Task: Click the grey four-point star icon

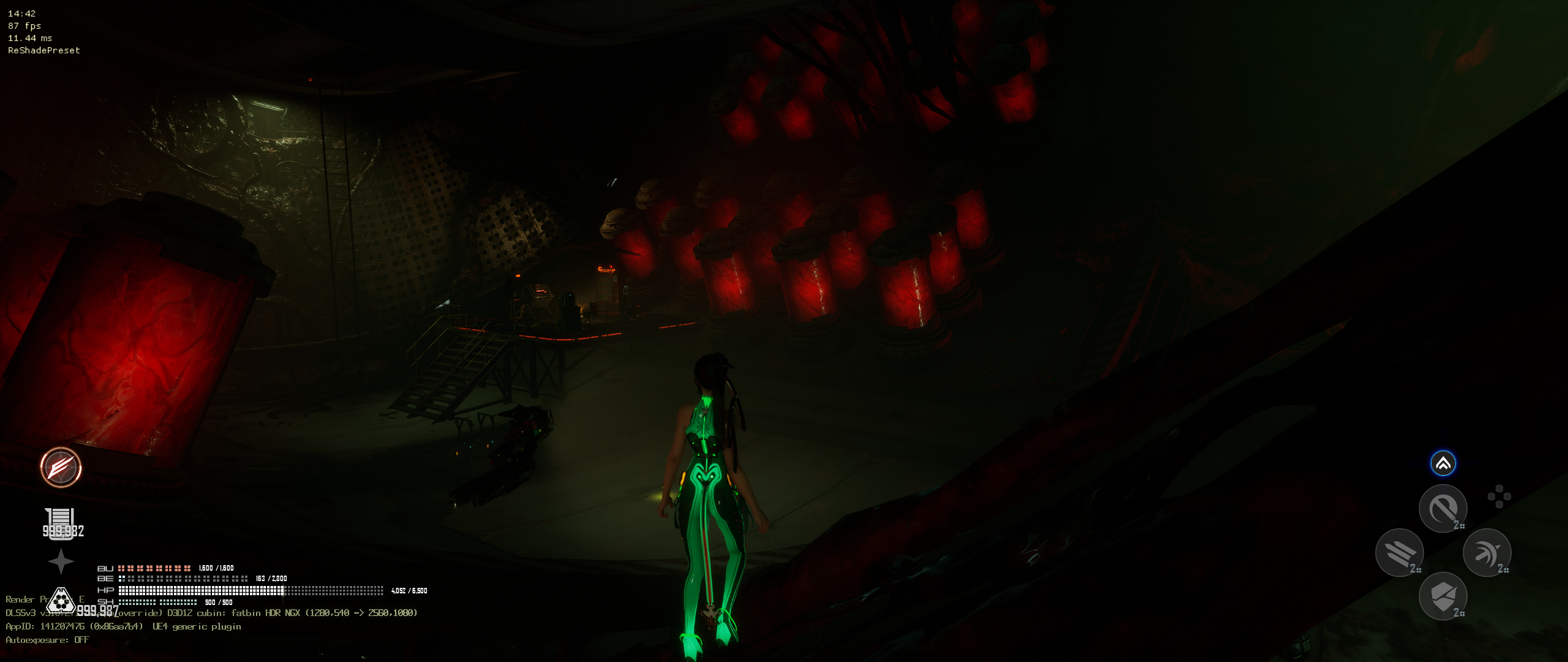Action: pyautogui.click(x=61, y=561)
